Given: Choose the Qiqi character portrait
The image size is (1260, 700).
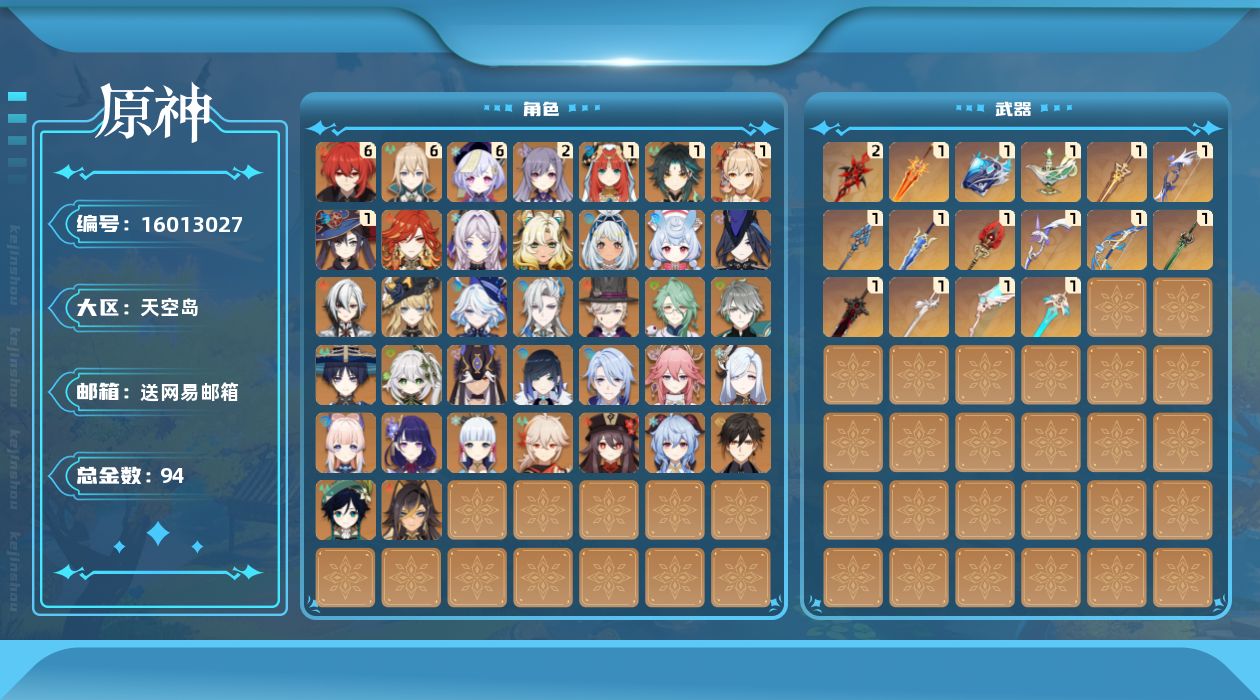Looking at the screenshot, I should click(x=478, y=172).
